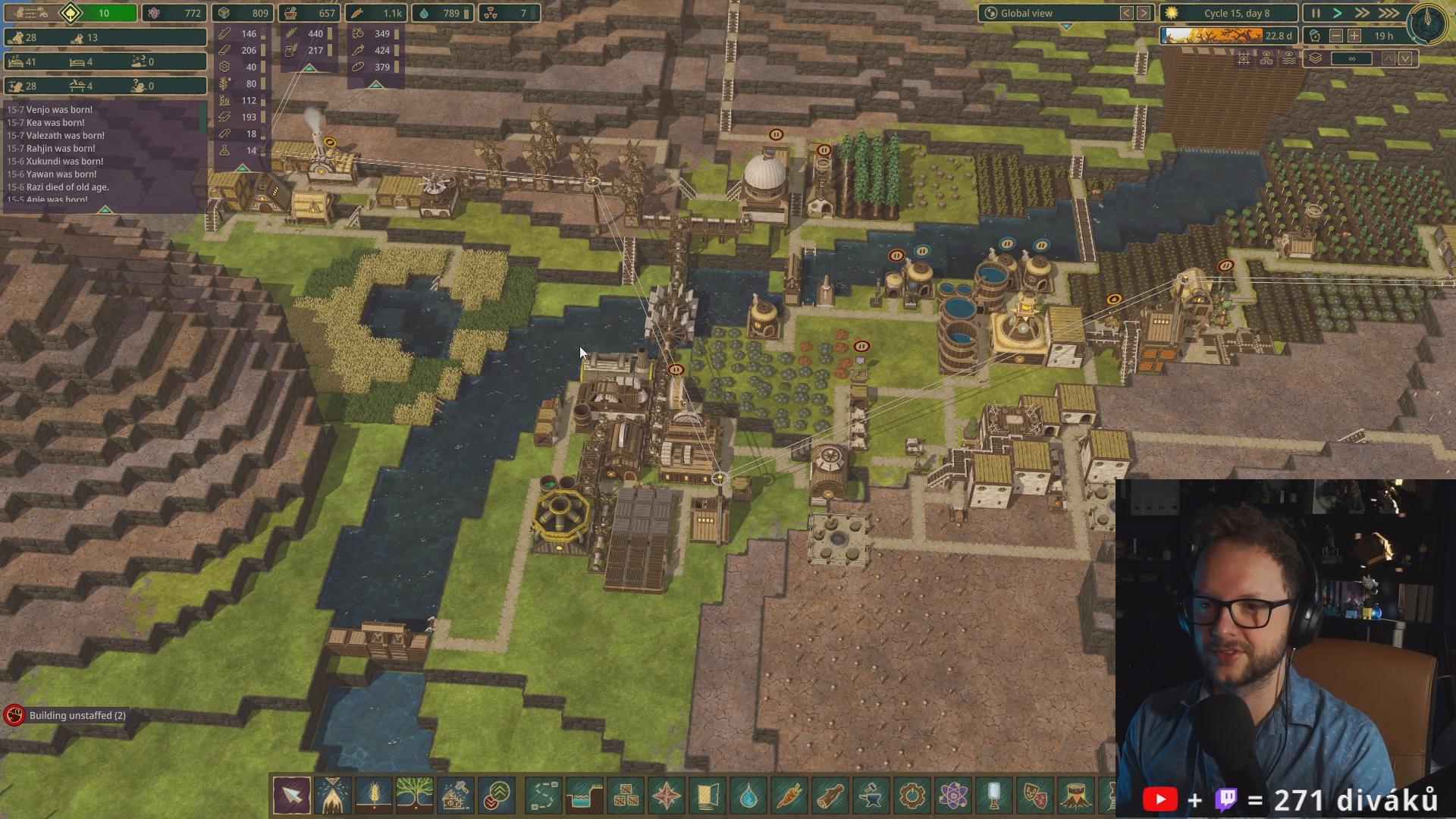Increase working hours with plus button

pos(1354,36)
